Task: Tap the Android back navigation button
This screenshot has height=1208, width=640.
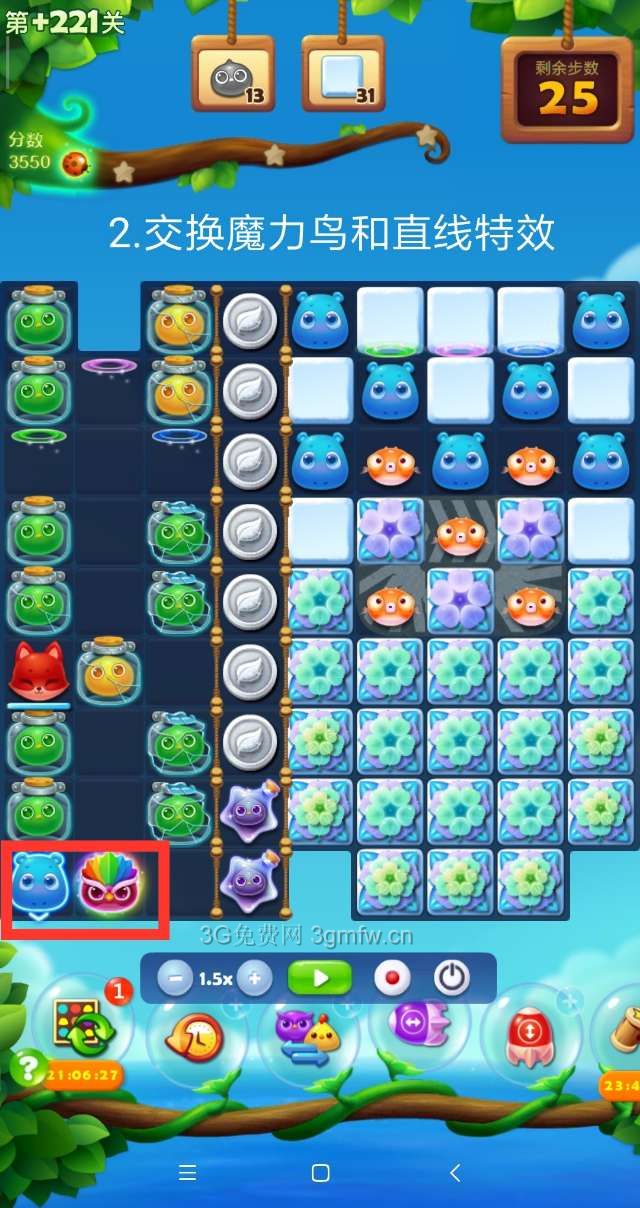Action: coord(454,1172)
